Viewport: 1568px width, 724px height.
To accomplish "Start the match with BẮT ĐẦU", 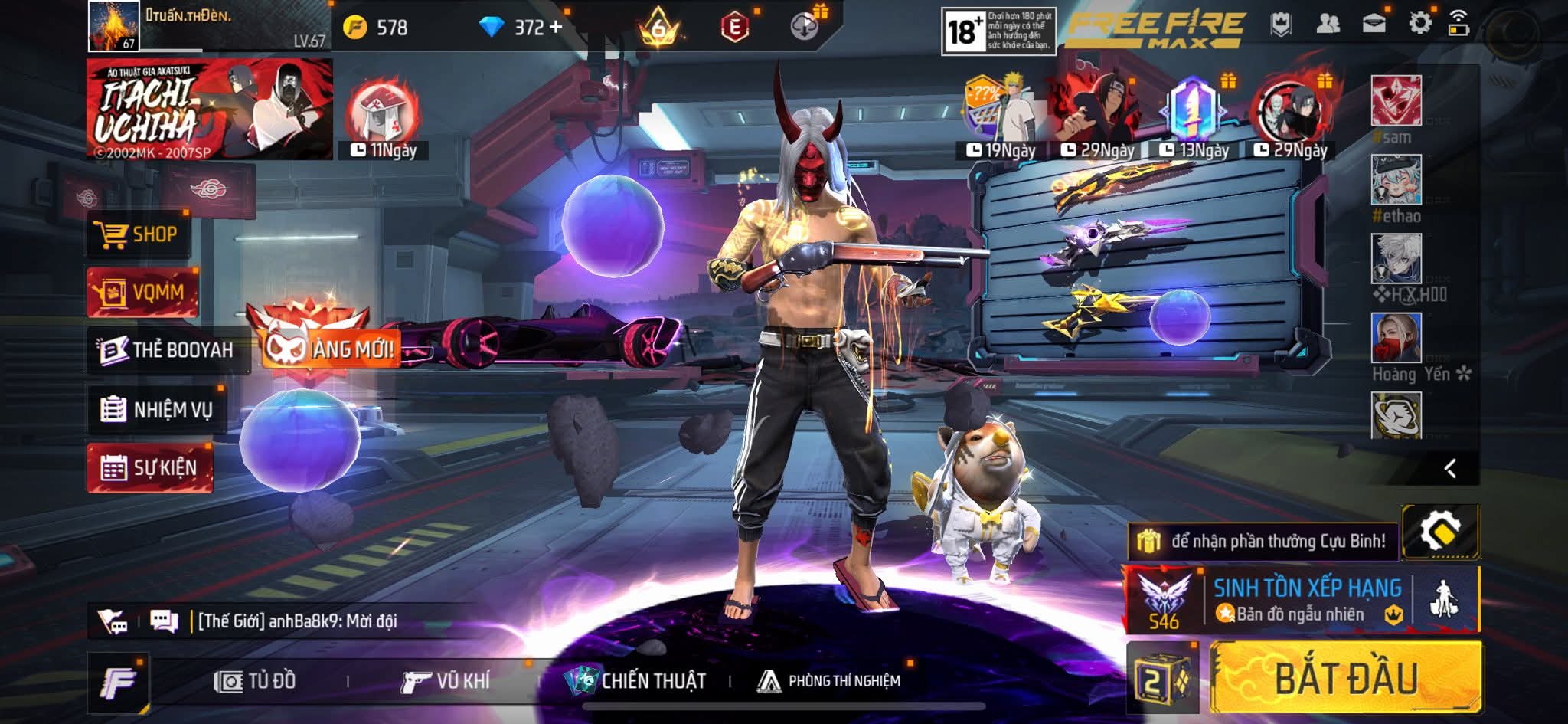I will [x=1345, y=678].
